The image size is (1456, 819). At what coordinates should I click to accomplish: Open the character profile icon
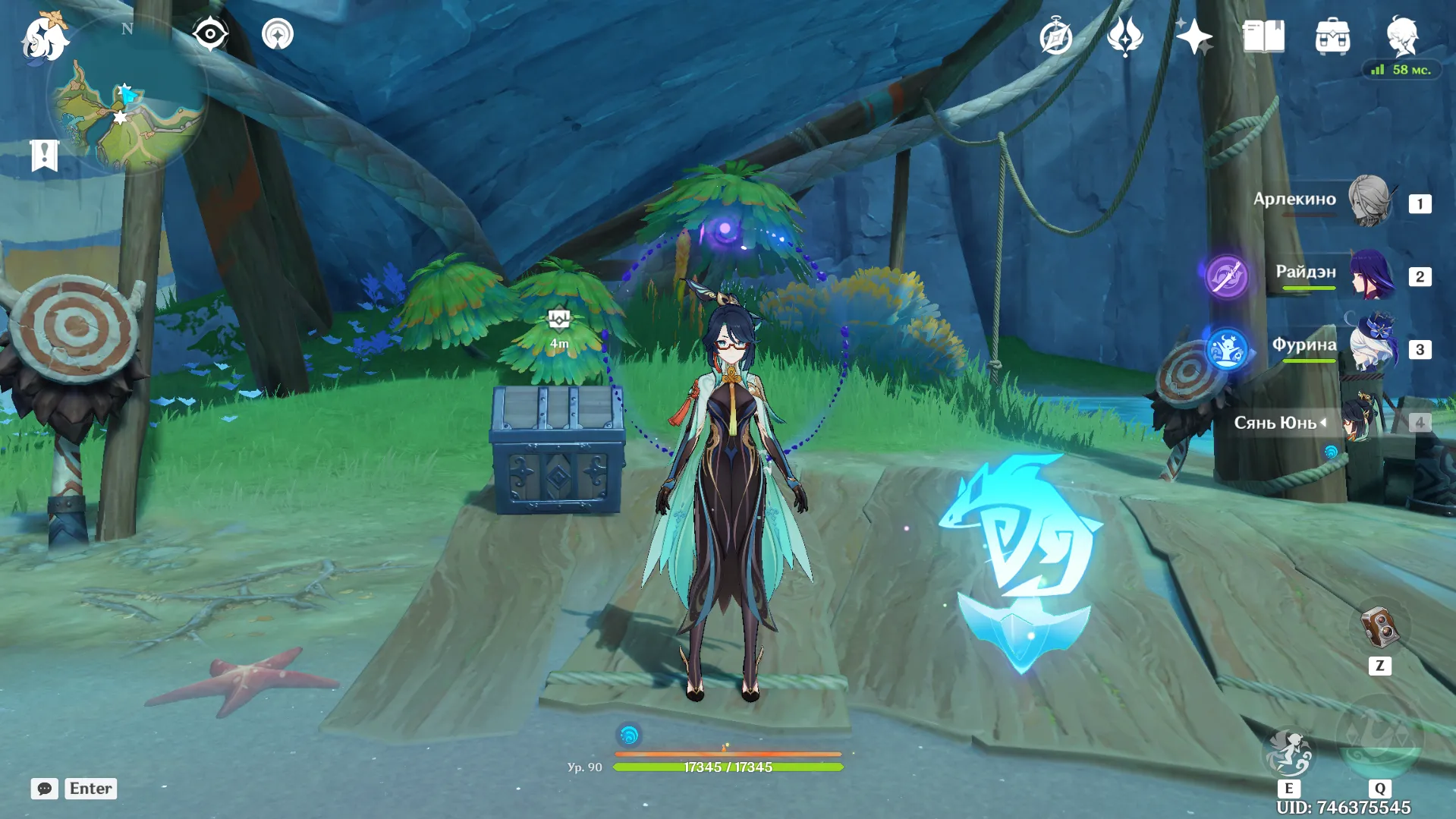coord(1402,36)
